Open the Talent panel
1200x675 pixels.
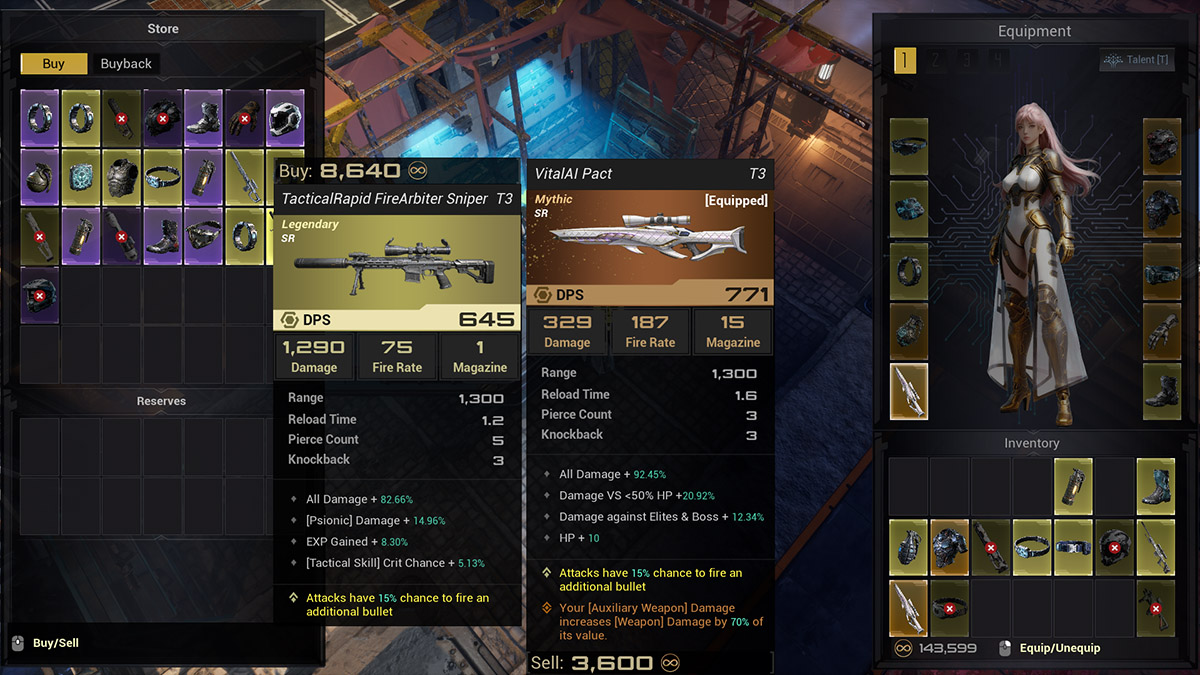click(x=1134, y=61)
